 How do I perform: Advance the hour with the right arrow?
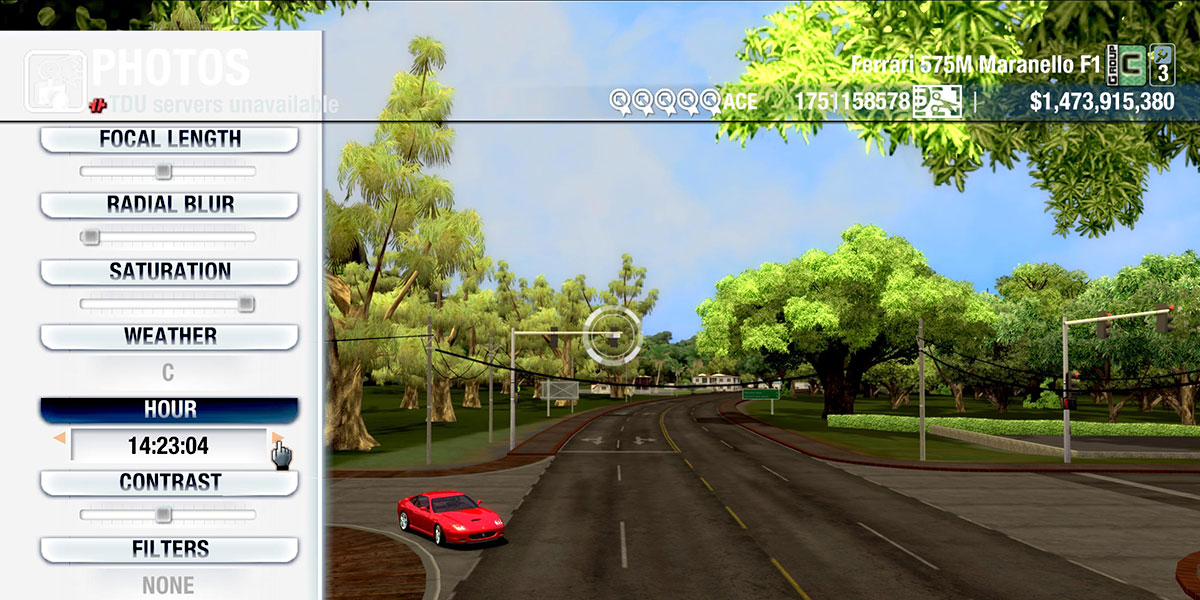(x=277, y=438)
